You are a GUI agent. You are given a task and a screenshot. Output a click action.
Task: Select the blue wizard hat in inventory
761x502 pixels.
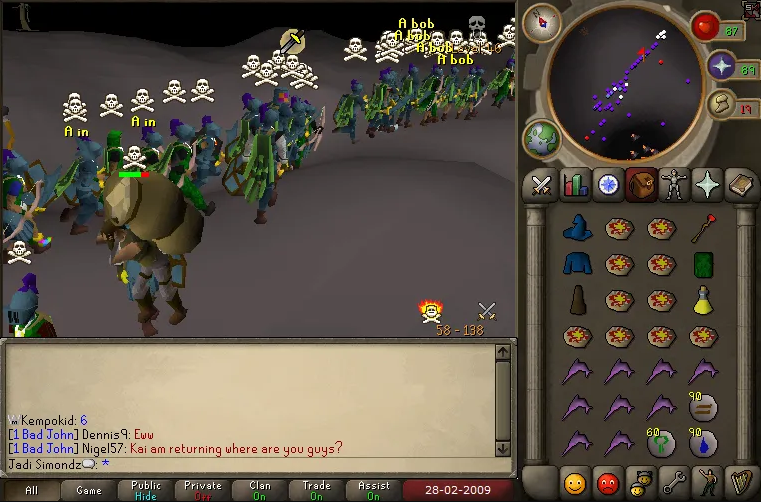575,229
